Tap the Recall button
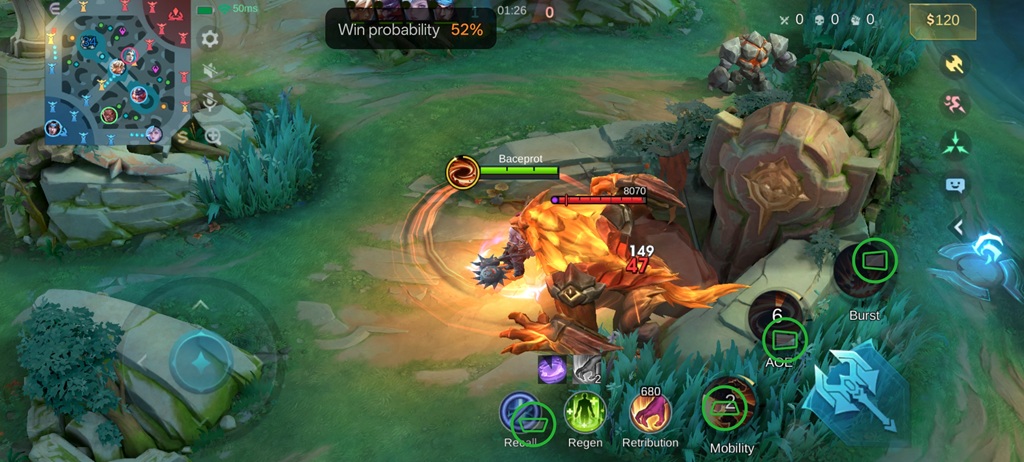The height and width of the screenshot is (462, 1024). pyautogui.click(x=521, y=413)
